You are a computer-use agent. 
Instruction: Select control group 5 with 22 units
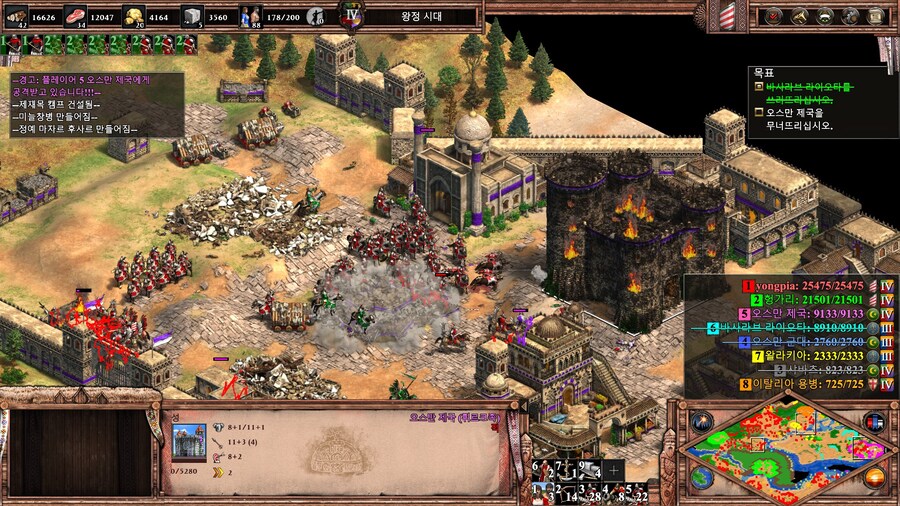click(637, 492)
